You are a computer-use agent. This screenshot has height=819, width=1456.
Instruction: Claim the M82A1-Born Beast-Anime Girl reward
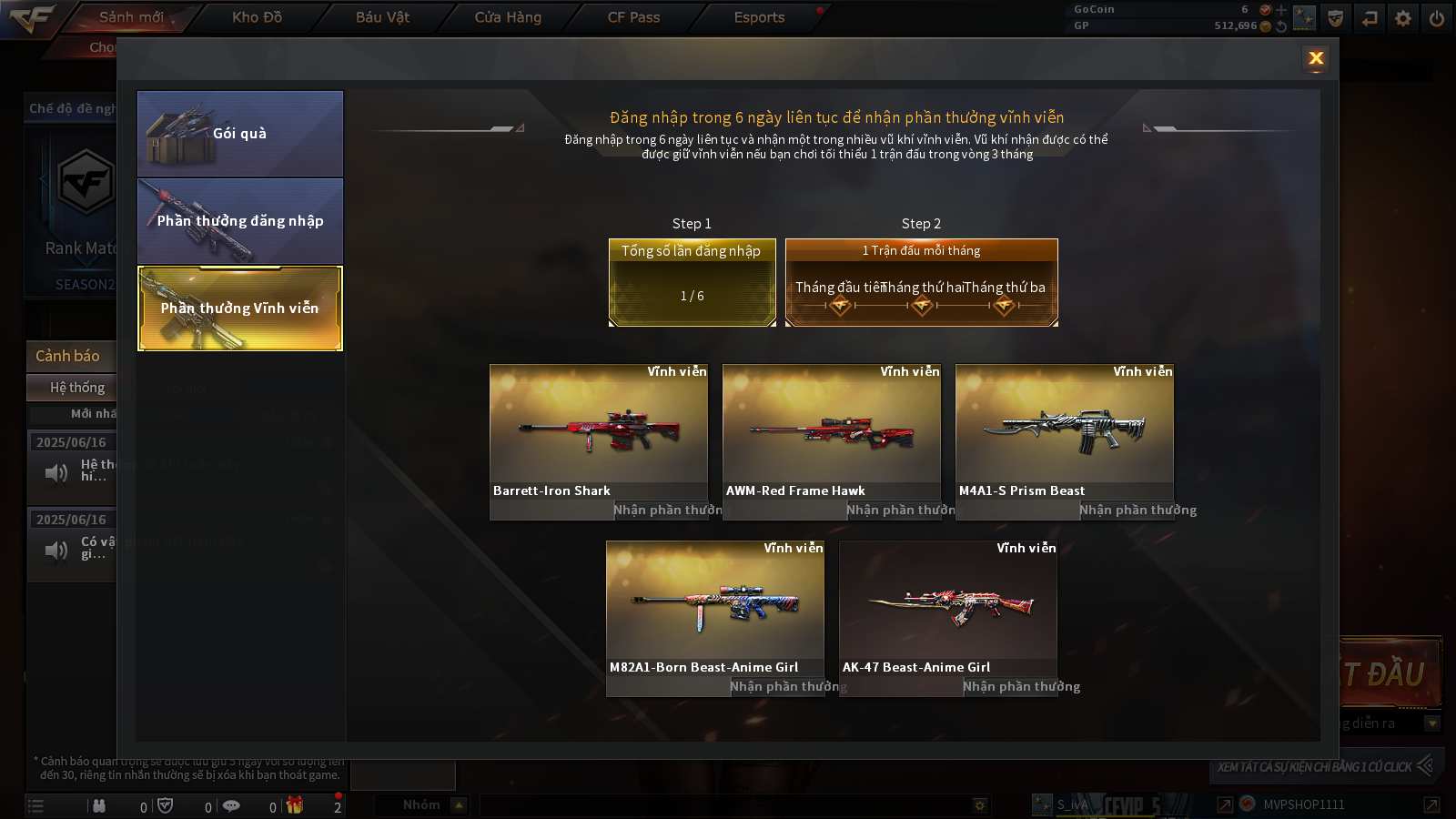pyautogui.click(x=786, y=687)
